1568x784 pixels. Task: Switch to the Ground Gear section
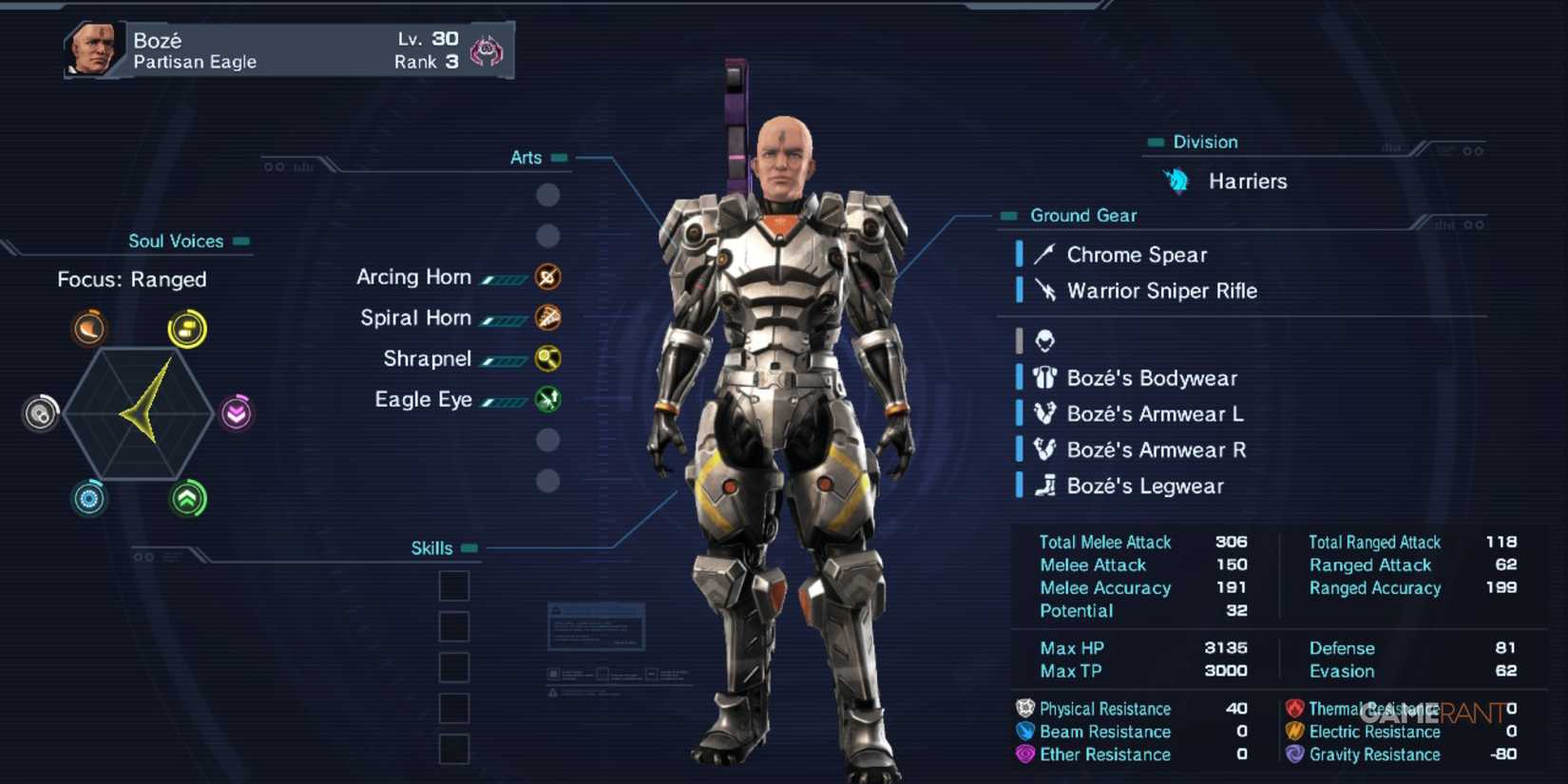1083,216
